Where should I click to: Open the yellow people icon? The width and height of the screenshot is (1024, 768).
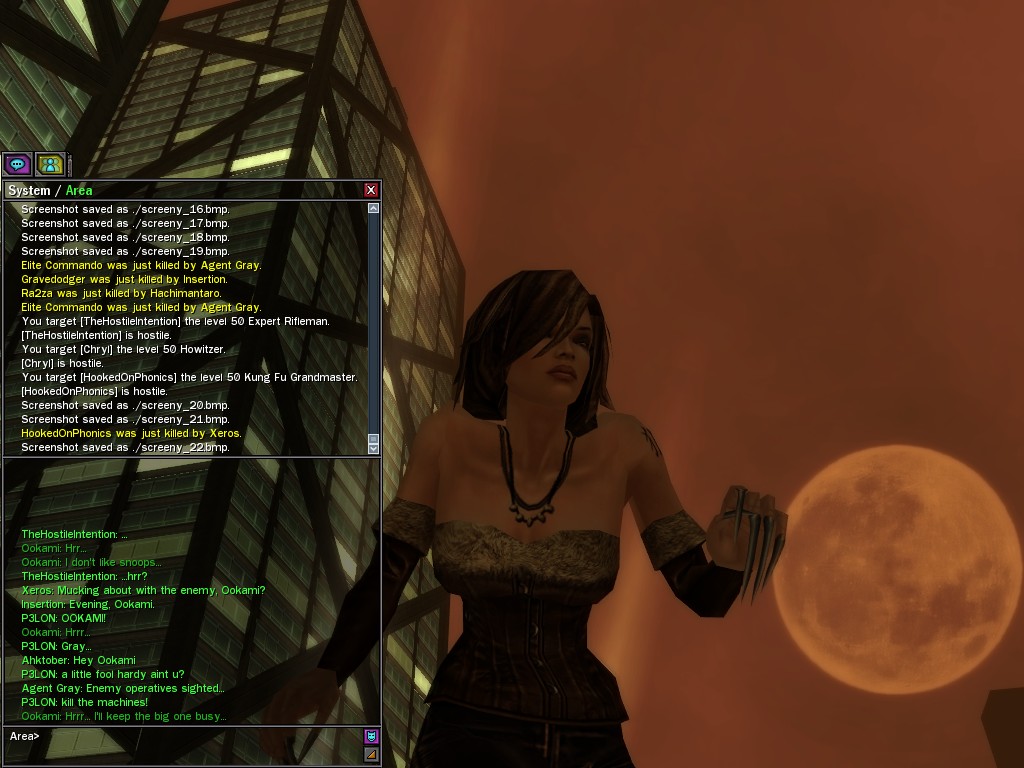50,163
